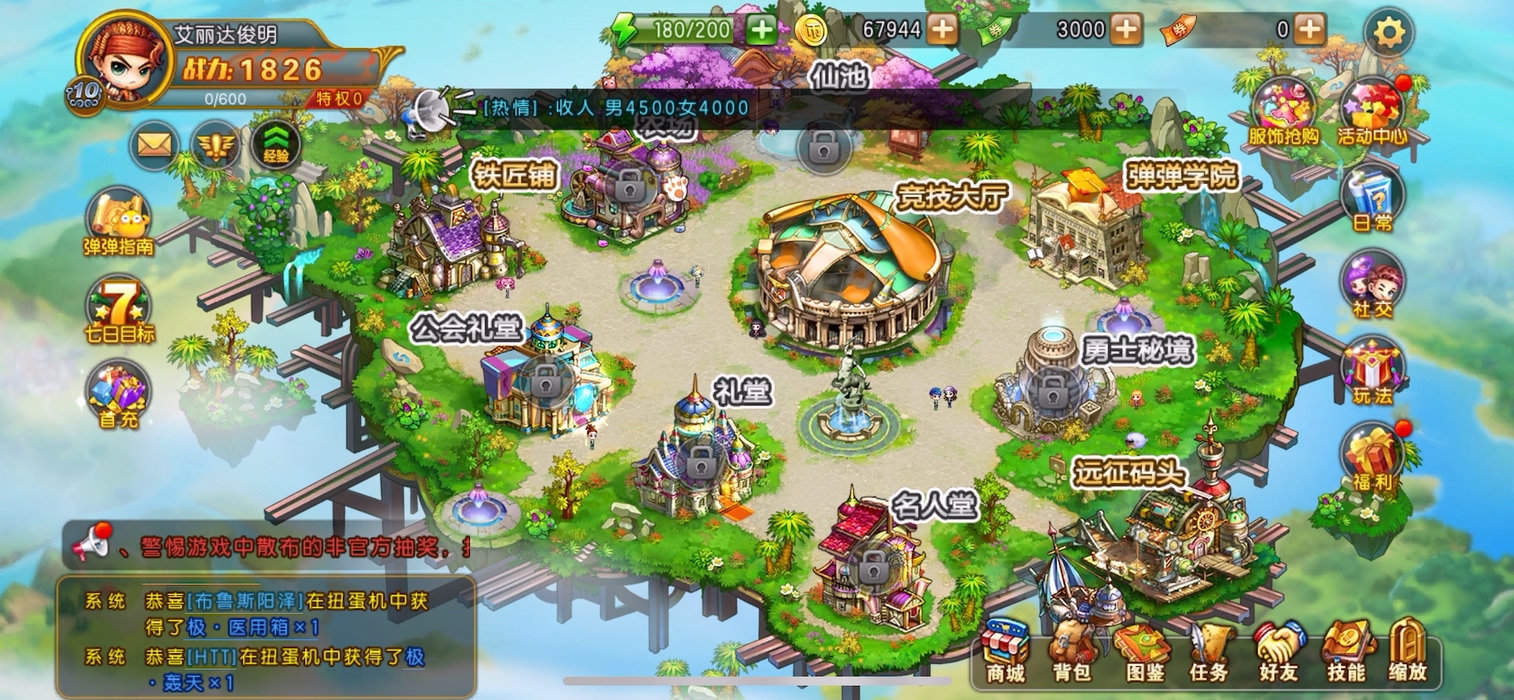Open the 社交 social menu

[1372, 284]
